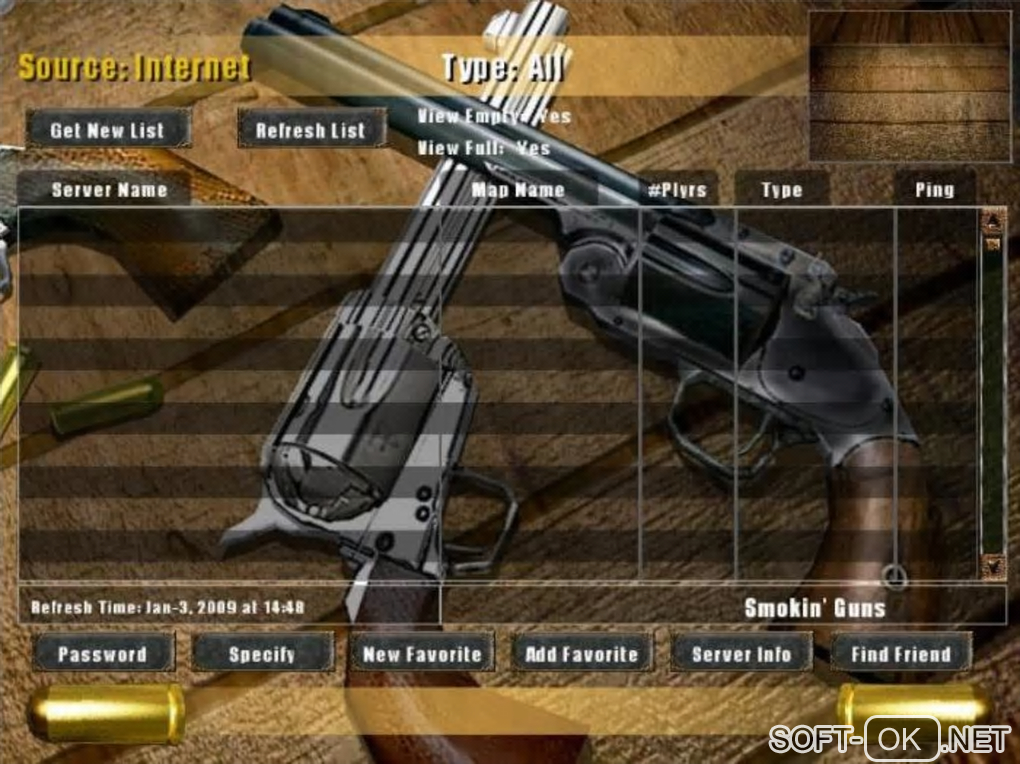Toggle the View Full option
This screenshot has width=1020, height=764.
(484, 148)
